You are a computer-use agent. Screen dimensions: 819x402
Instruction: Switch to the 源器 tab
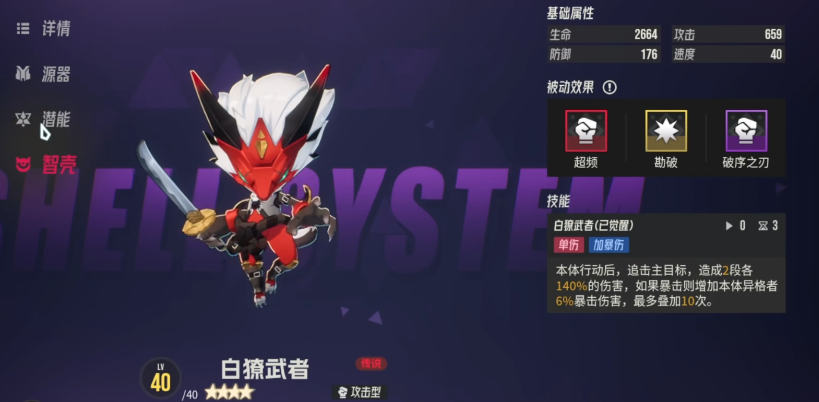(x=45, y=74)
